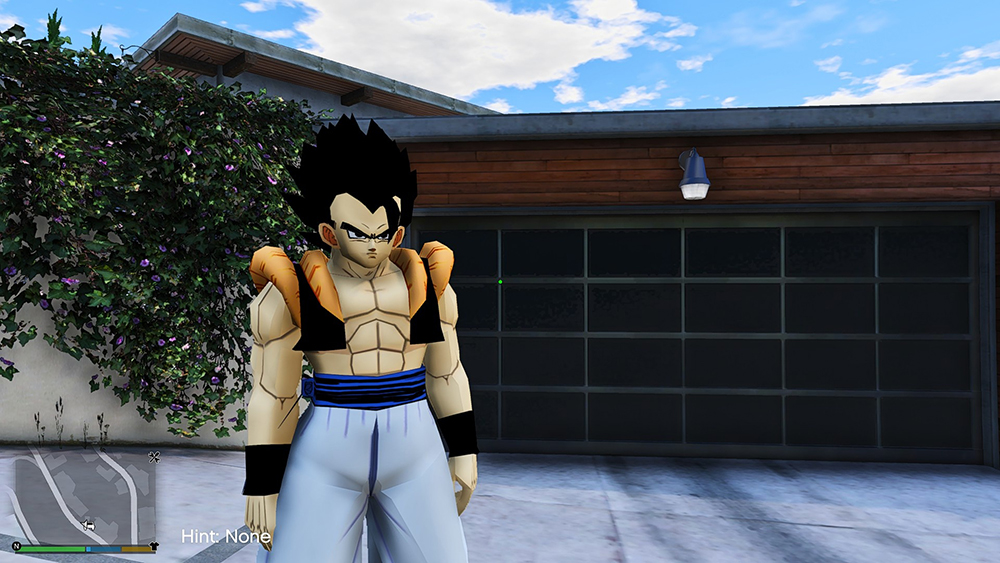Viewport: 1000px width, 563px height.
Task: Click the clothing shirt blip by the minimap
Action: (153, 547)
